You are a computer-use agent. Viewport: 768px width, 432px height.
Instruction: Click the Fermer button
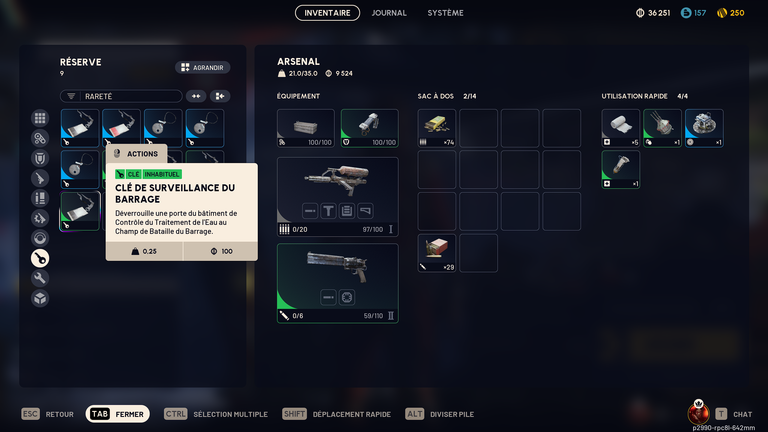(x=118, y=414)
